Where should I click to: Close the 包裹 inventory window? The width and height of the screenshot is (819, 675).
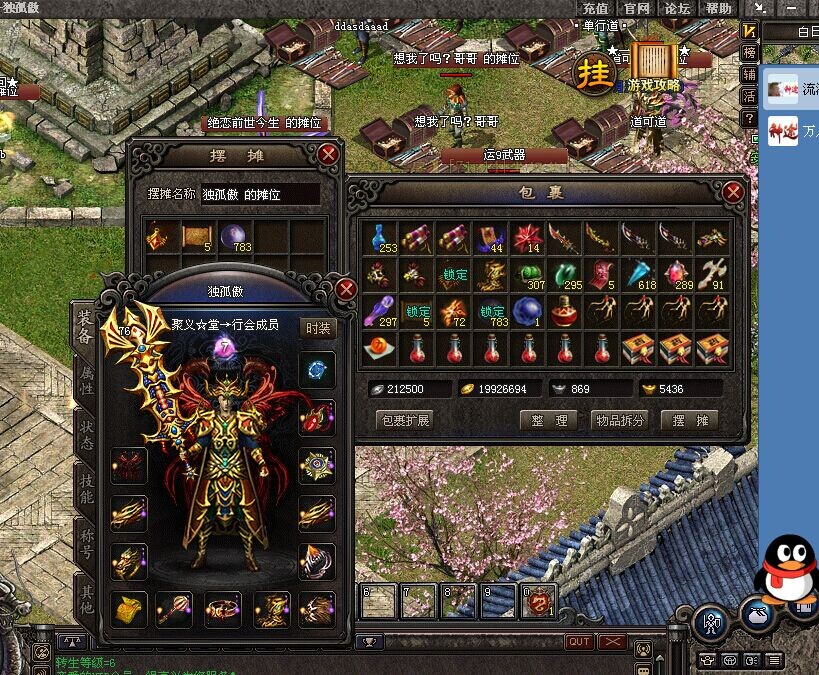733,192
